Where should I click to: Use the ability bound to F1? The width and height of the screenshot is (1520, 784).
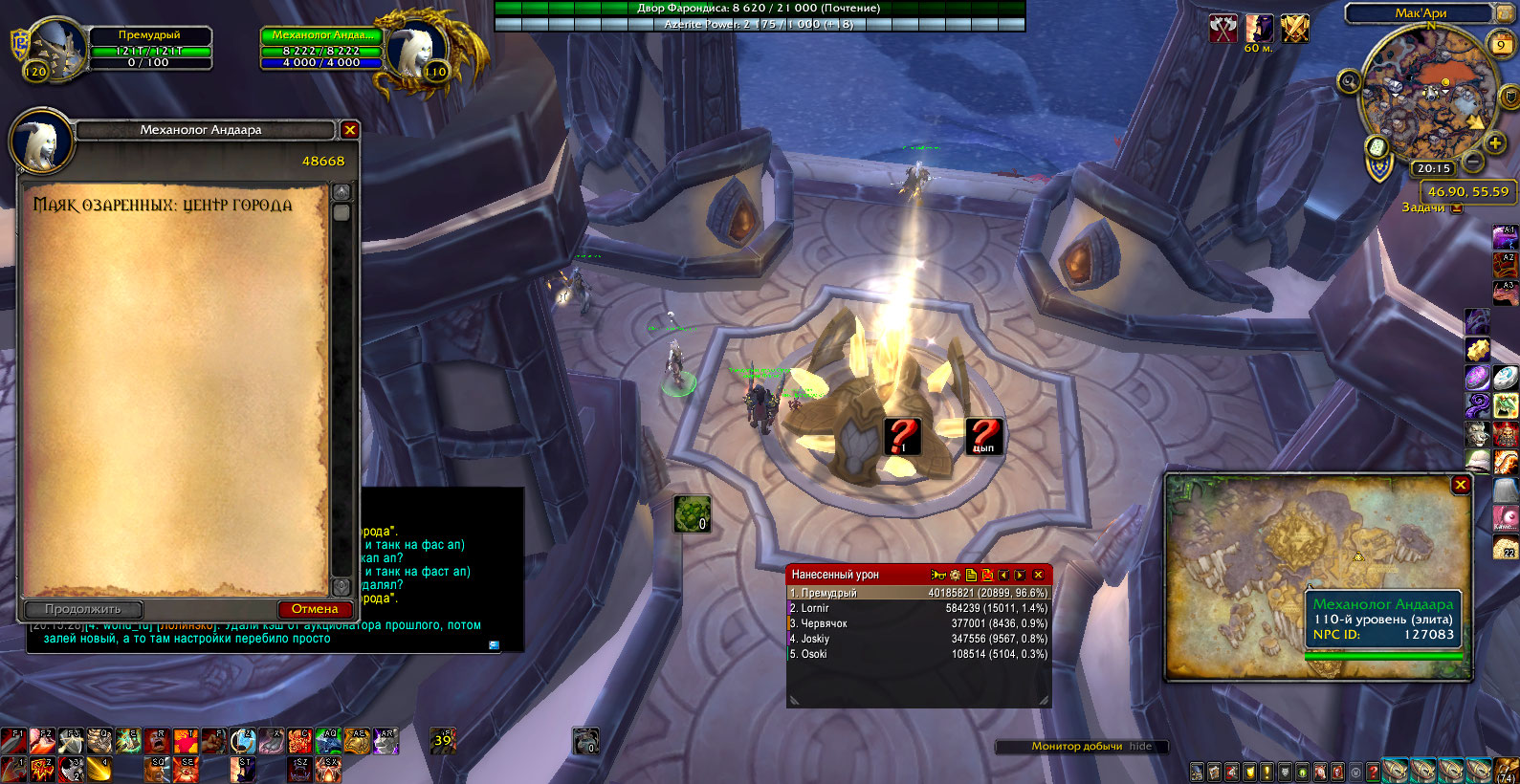(13, 740)
